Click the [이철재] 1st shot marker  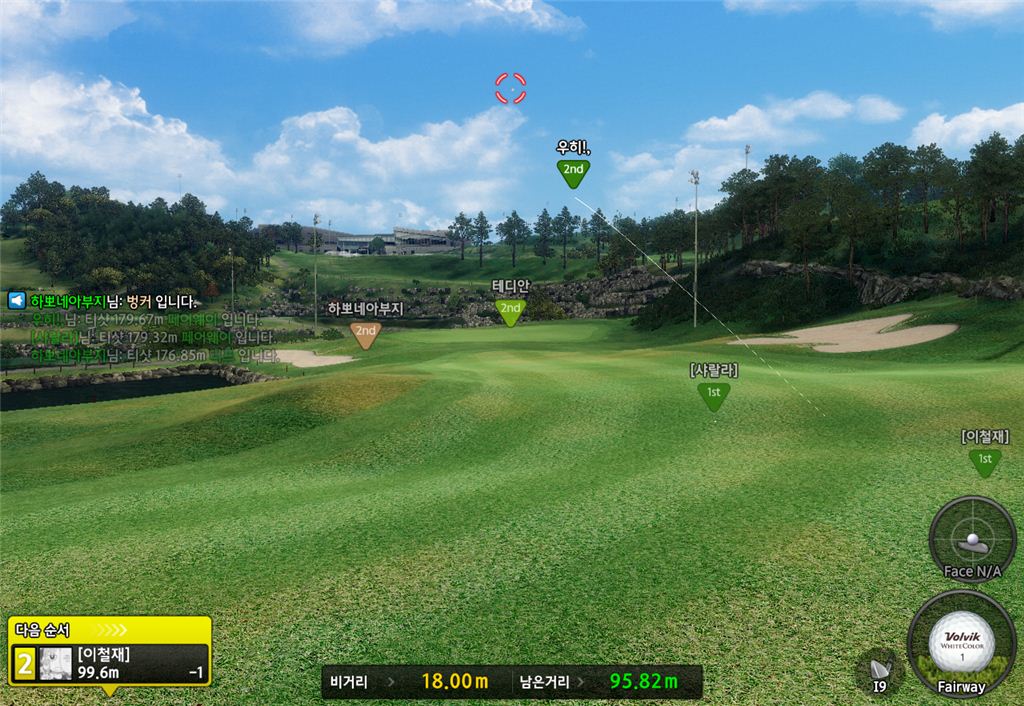coord(984,459)
